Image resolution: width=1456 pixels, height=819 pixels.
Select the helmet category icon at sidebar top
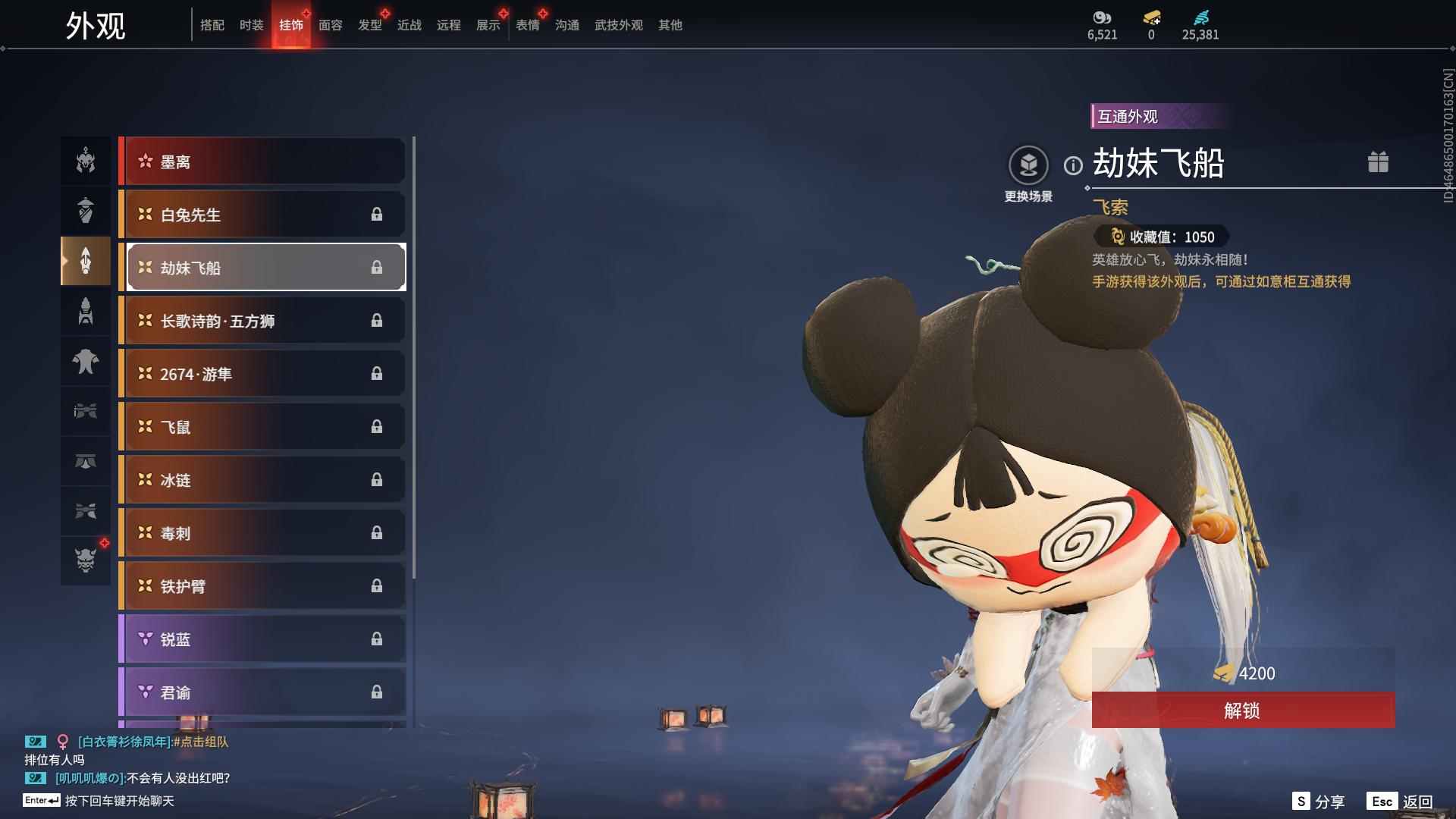tap(86, 161)
